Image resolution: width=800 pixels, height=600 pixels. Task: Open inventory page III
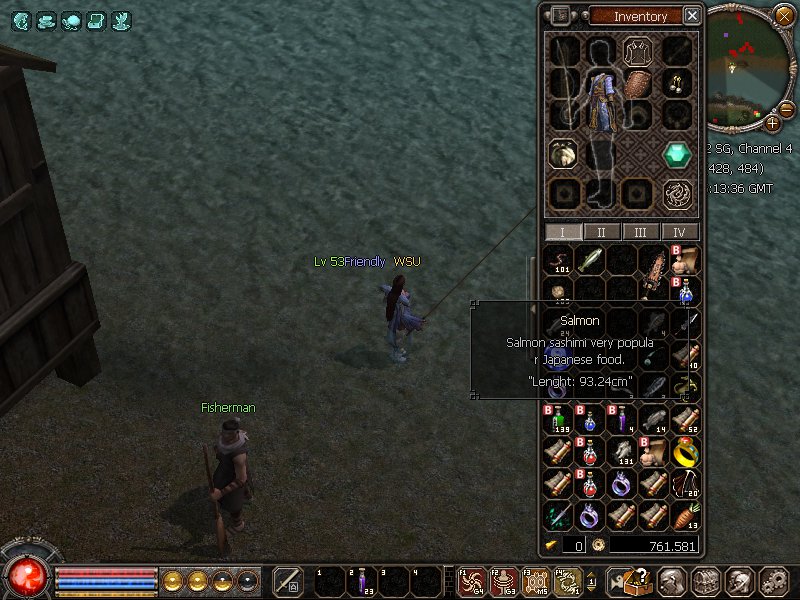[640, 232]
